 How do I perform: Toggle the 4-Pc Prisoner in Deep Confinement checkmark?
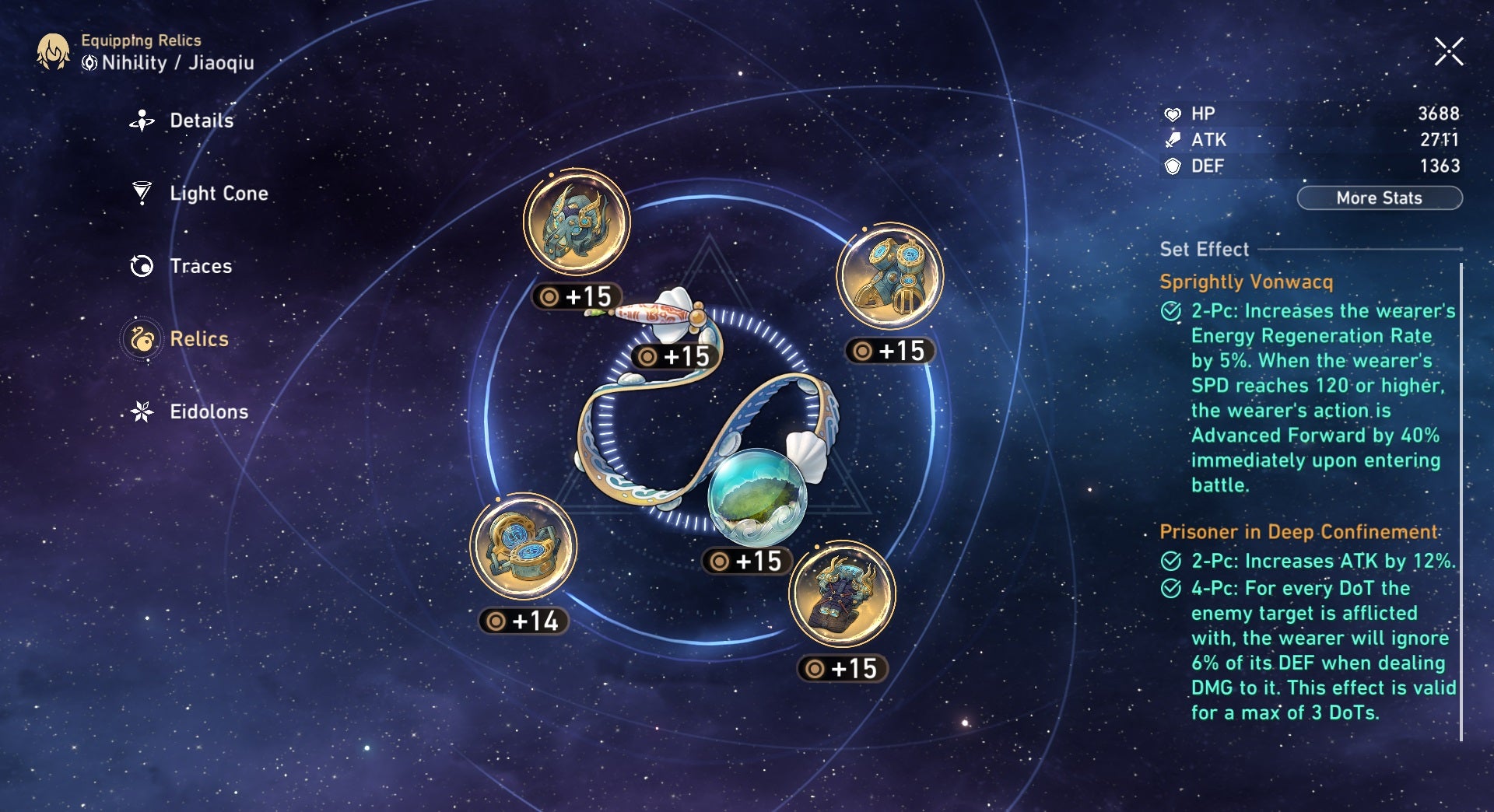[x=1170, y=589]
